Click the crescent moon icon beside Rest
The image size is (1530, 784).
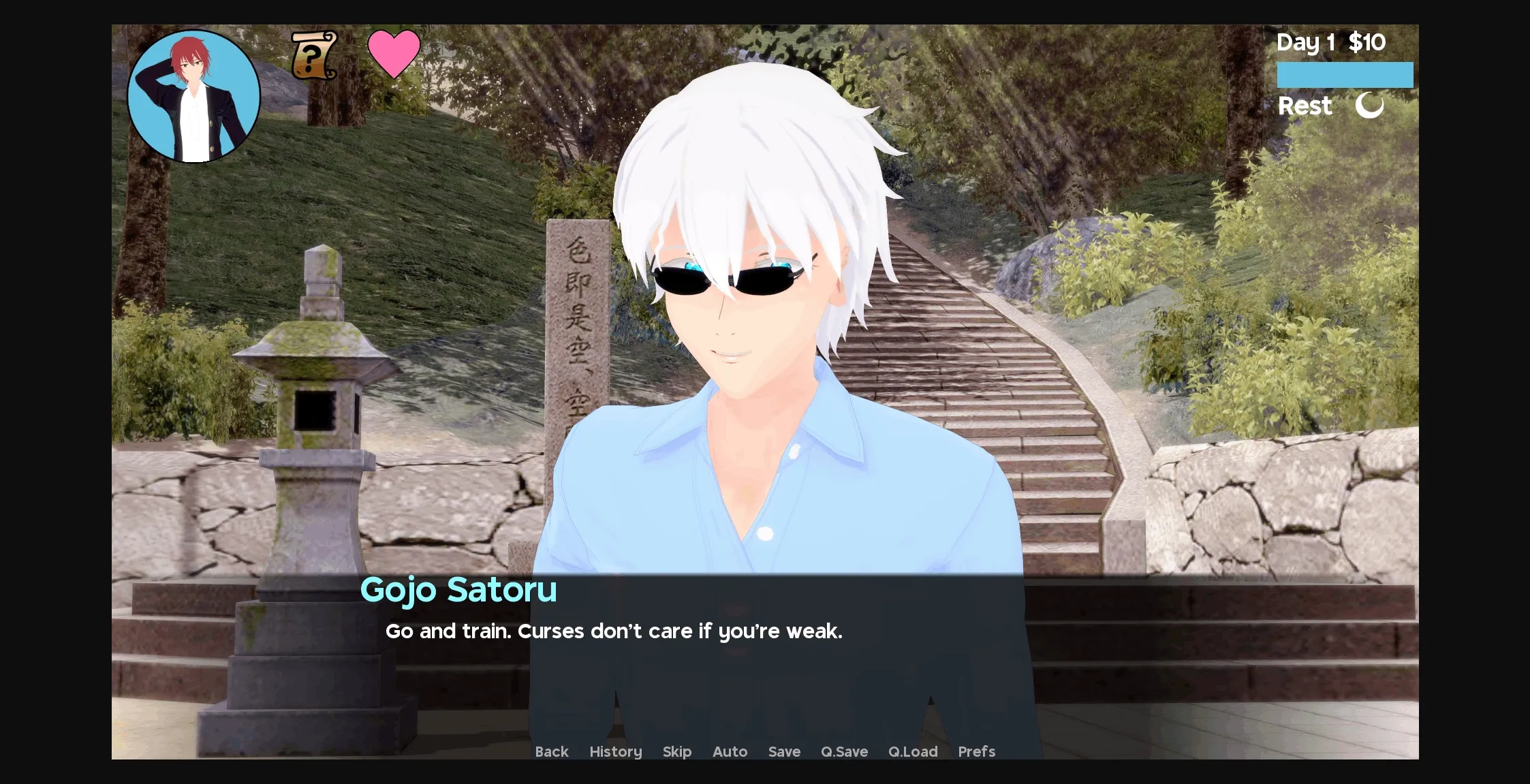[x=1369, y=106]
